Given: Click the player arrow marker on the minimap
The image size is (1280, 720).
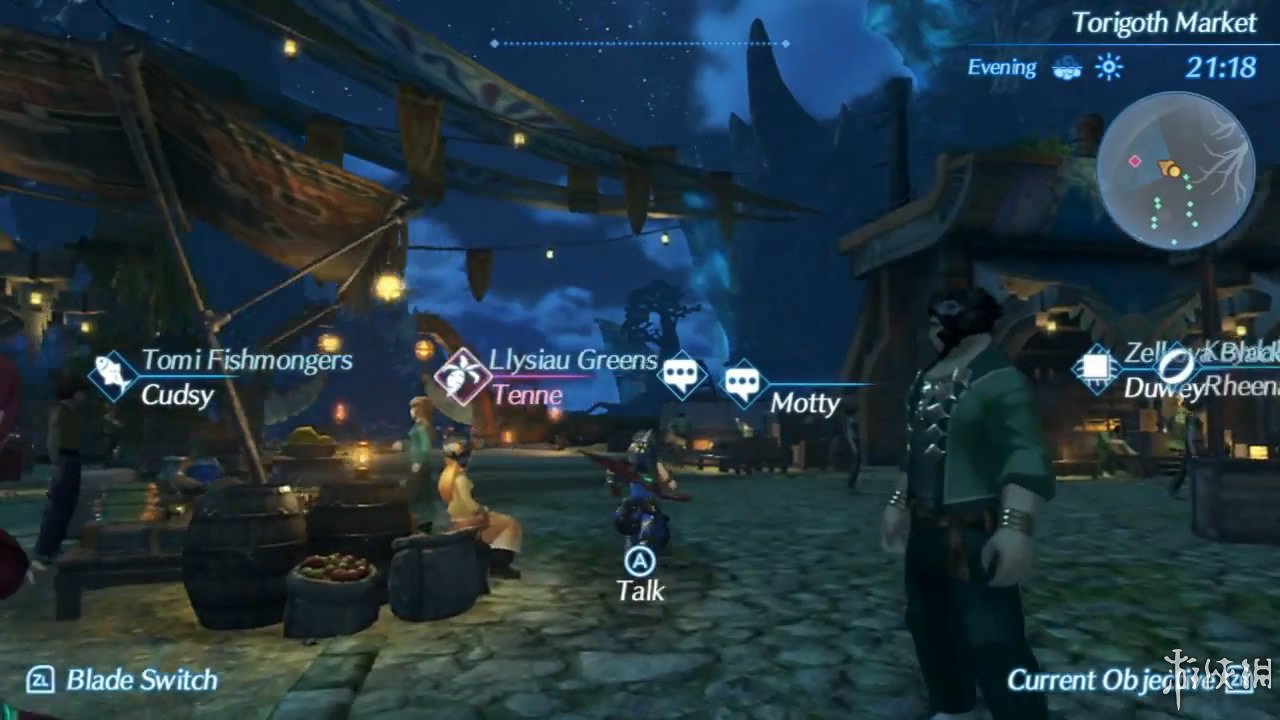Looking at the screenshot, I should point(1170,168).
